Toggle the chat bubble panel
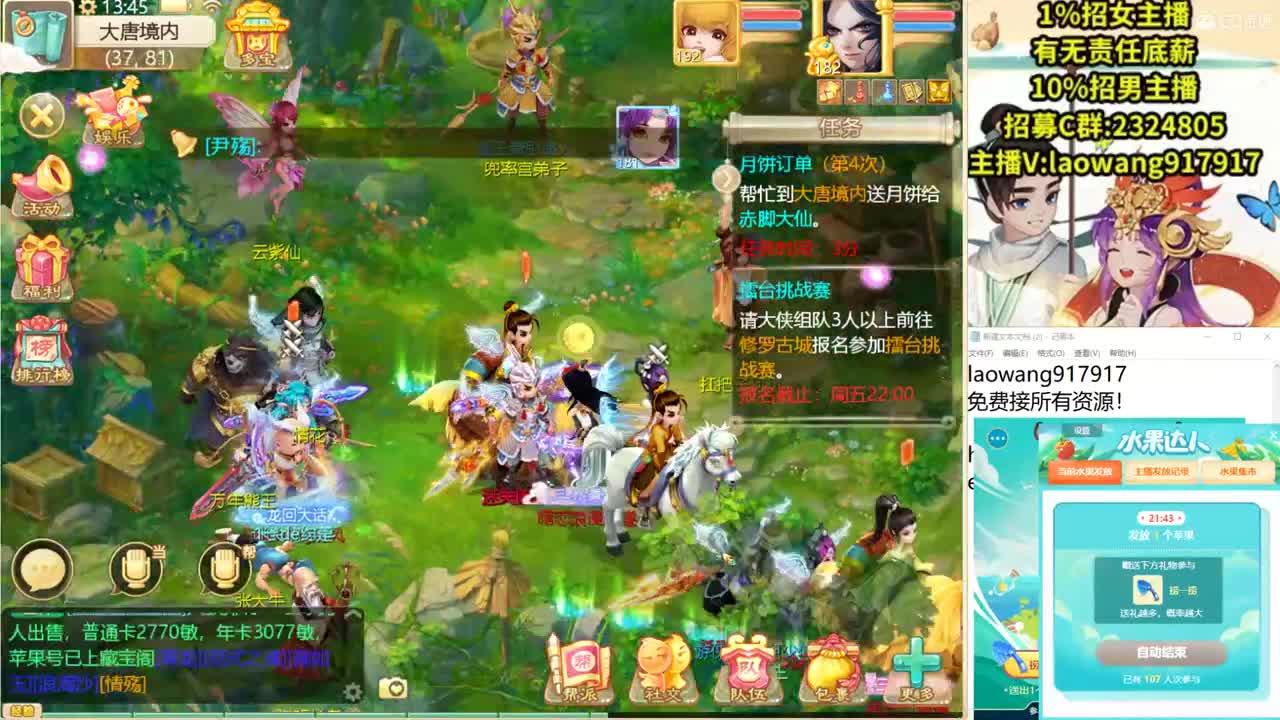Screen dimensions: 1280x720 [42, 572]
